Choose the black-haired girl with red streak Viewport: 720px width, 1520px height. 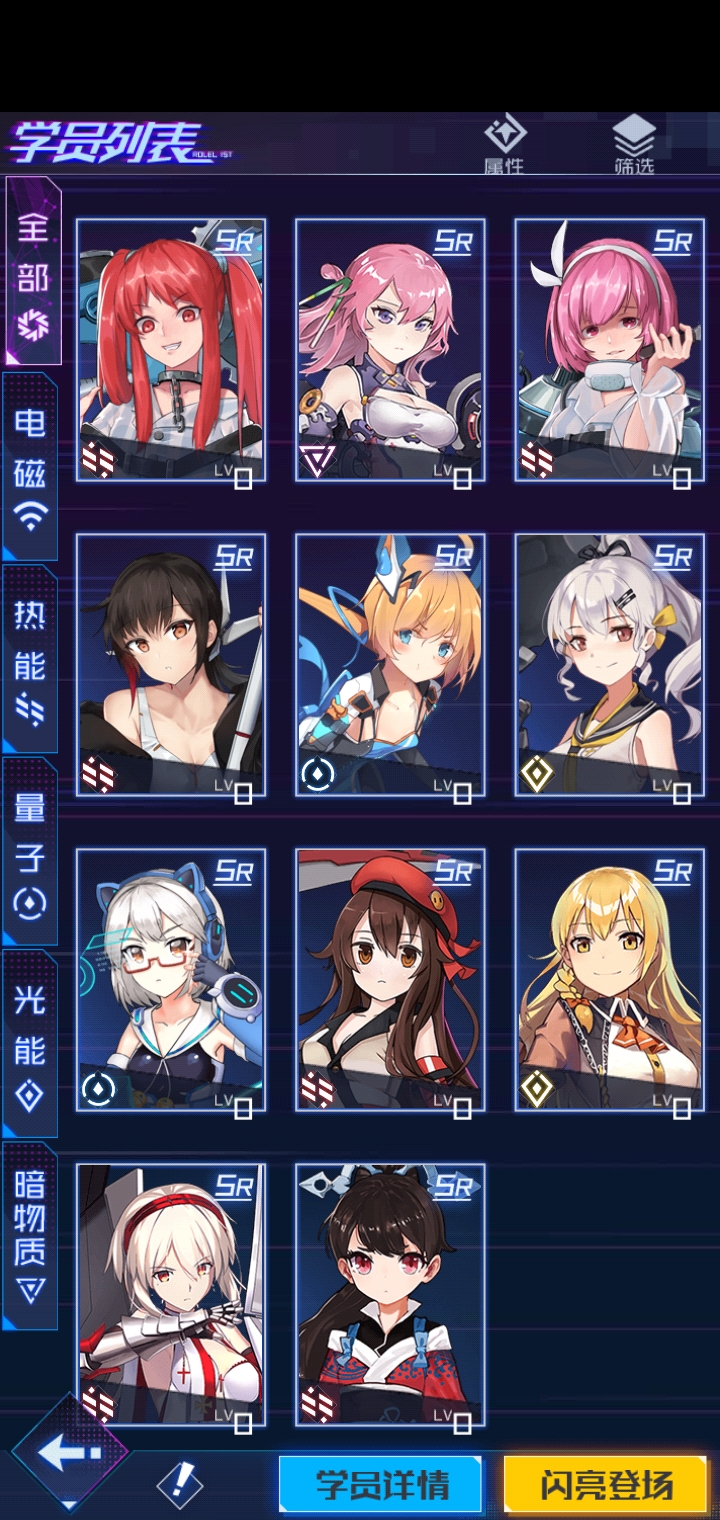[x=171, y=665]
